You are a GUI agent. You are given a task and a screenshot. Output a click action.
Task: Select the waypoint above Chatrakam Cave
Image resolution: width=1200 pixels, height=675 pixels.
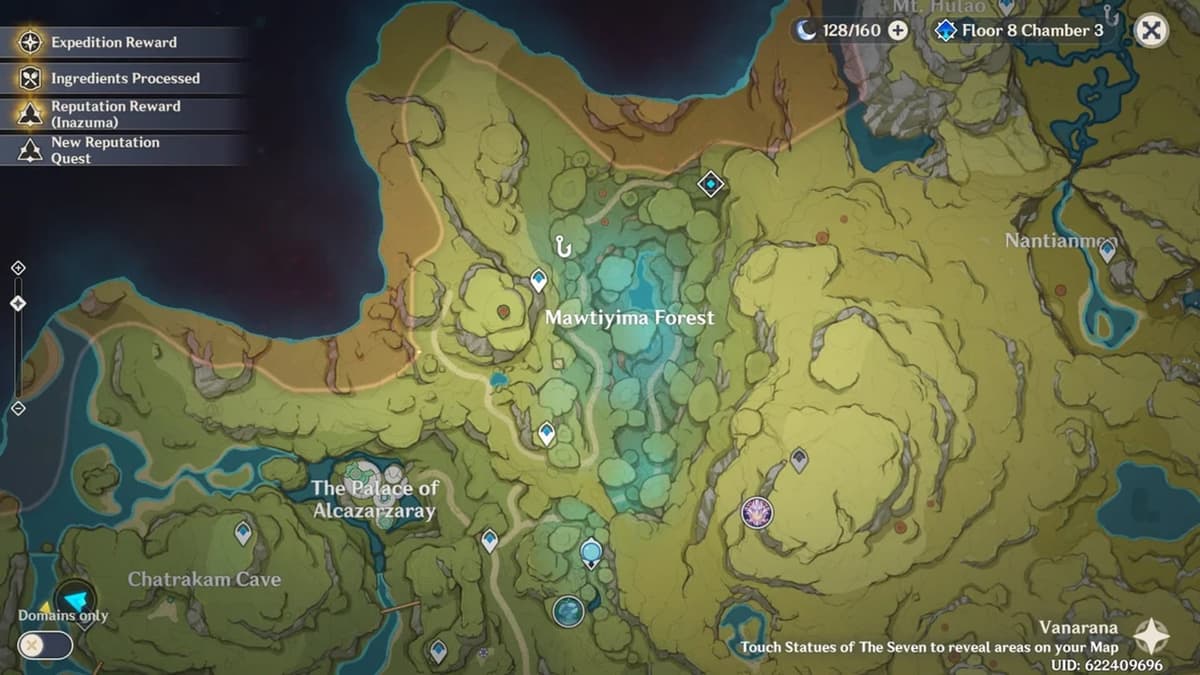243,532
